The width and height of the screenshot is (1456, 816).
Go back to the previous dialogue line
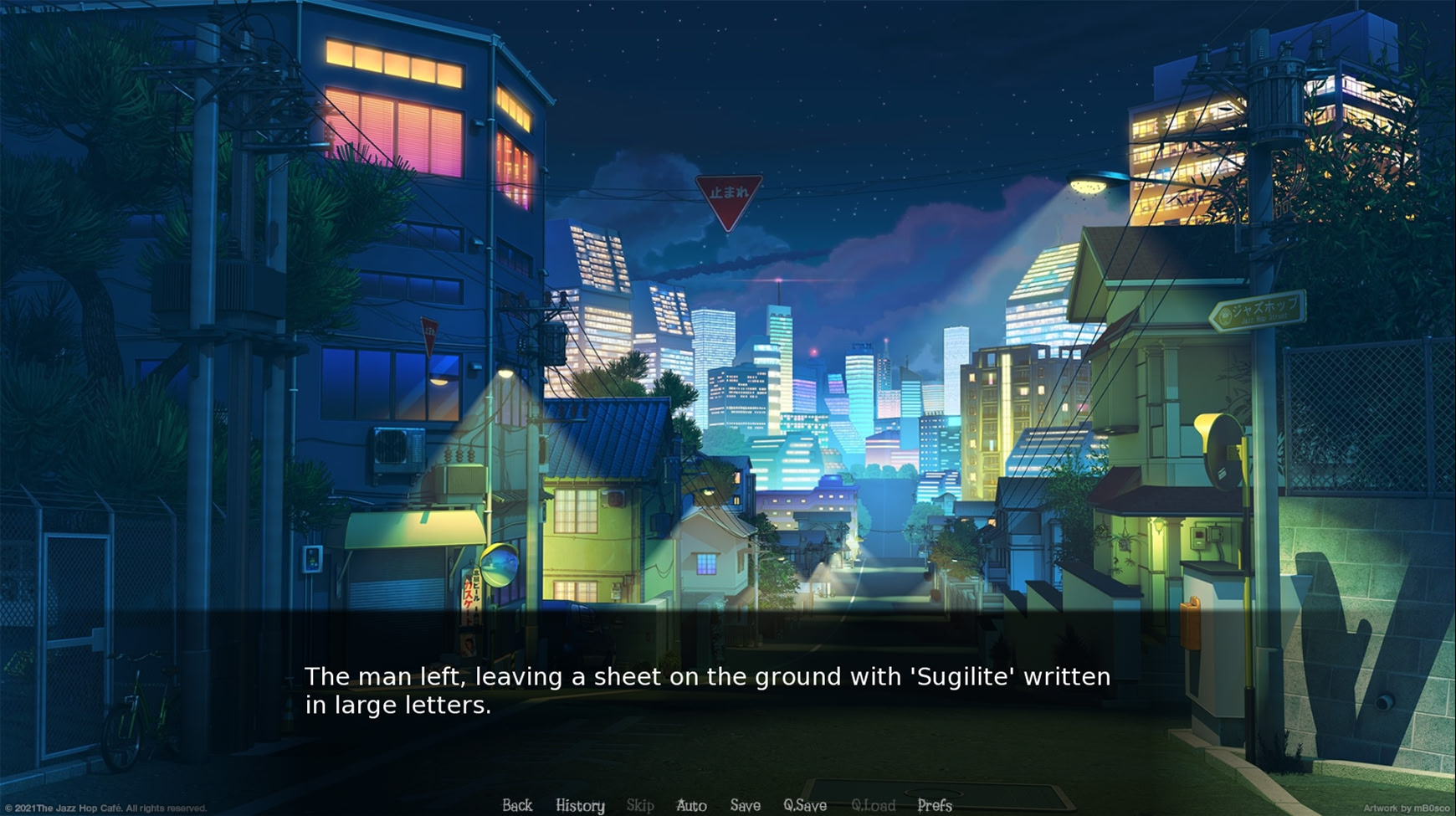coord(517,805)
